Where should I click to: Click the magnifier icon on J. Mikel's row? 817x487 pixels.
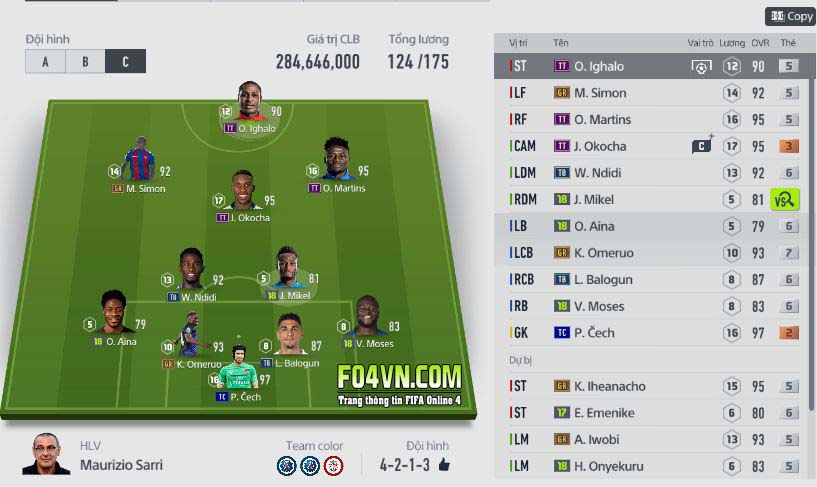(x=785, y=199)
